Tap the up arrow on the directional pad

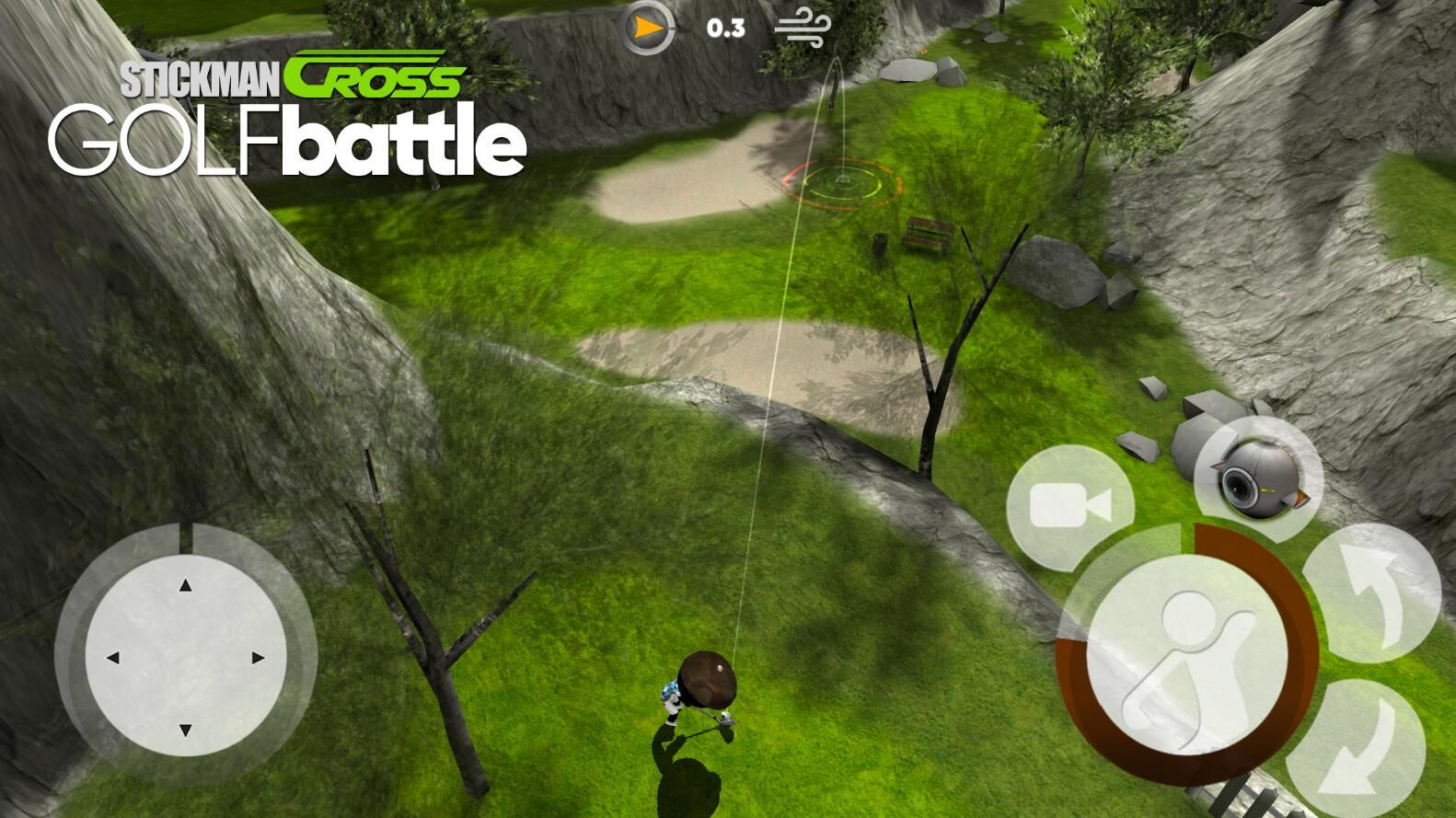coord(185,586)
